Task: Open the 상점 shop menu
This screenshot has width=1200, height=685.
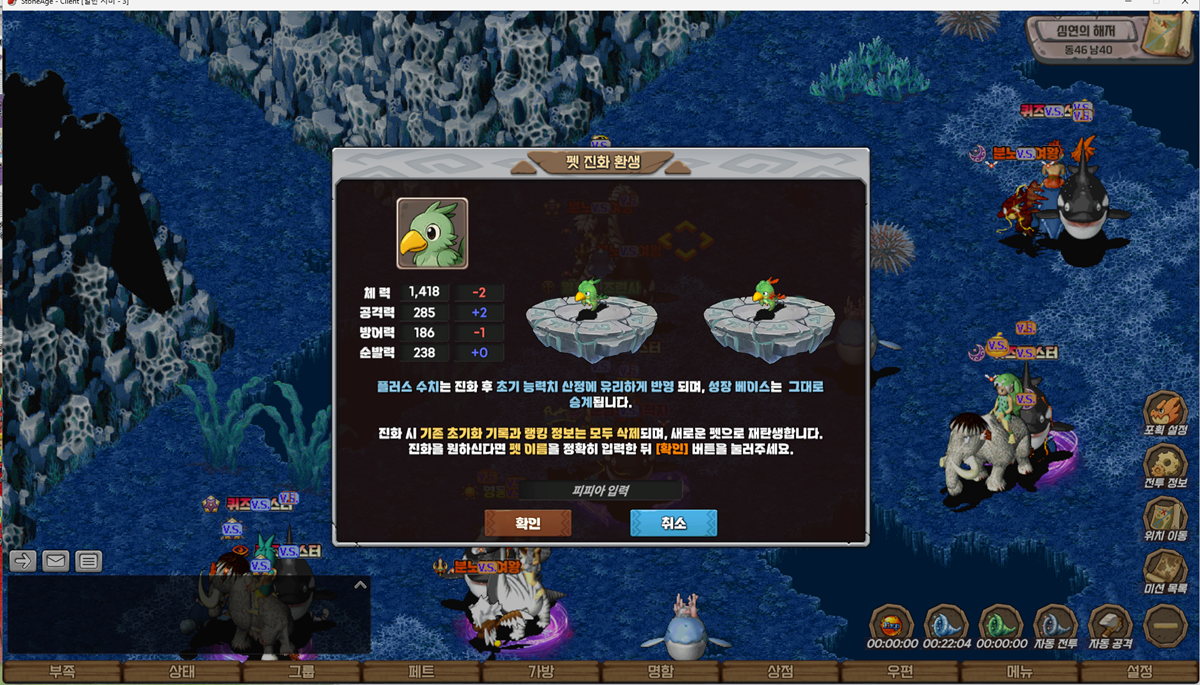Action: pyautogui.click(x=780, y=672)
